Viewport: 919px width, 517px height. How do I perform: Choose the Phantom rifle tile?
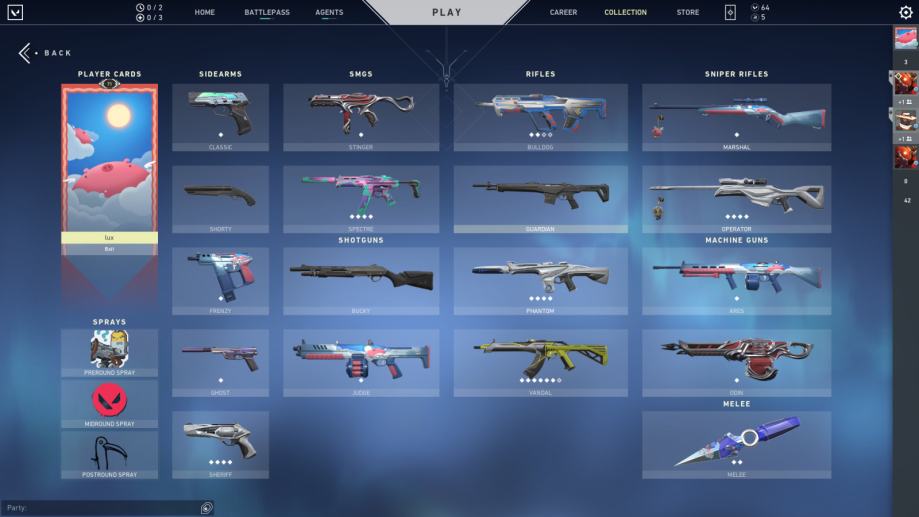click(x=540, y=280)
